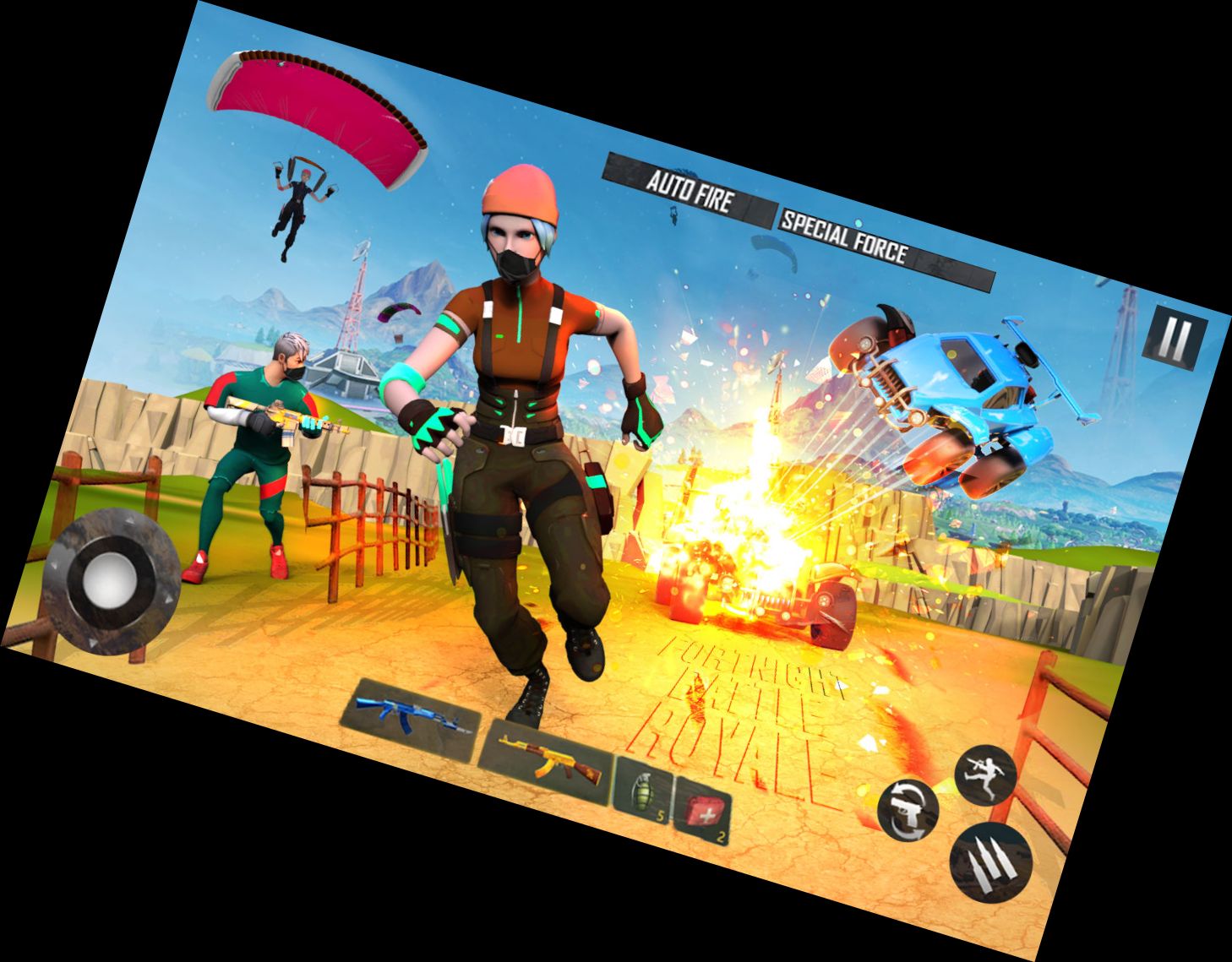Tap the grenade count label showing 5
This screenshot has width=1232, height=962.
pos(661,815)
